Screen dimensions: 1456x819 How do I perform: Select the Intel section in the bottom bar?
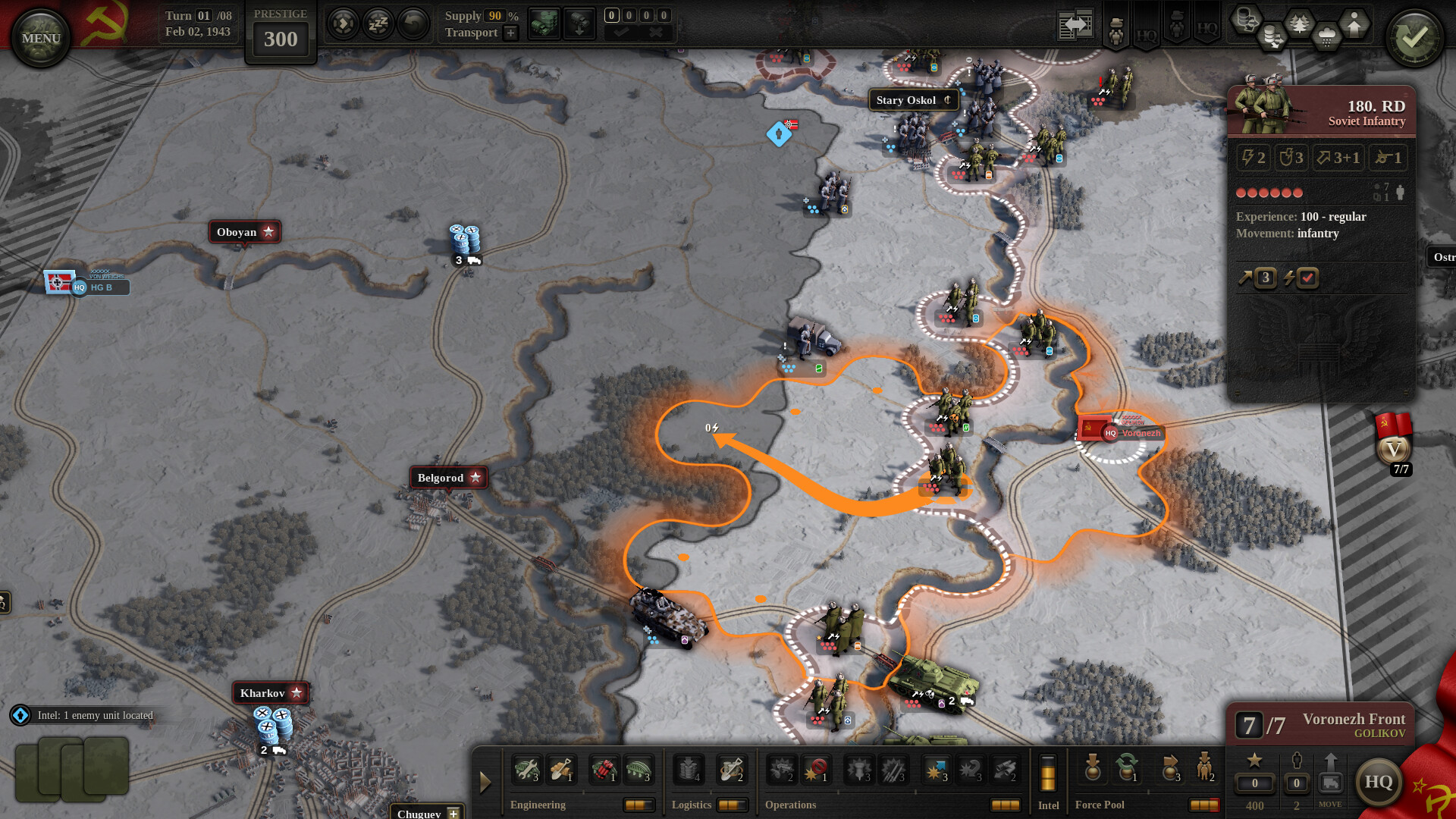(x=1049, y=805)
